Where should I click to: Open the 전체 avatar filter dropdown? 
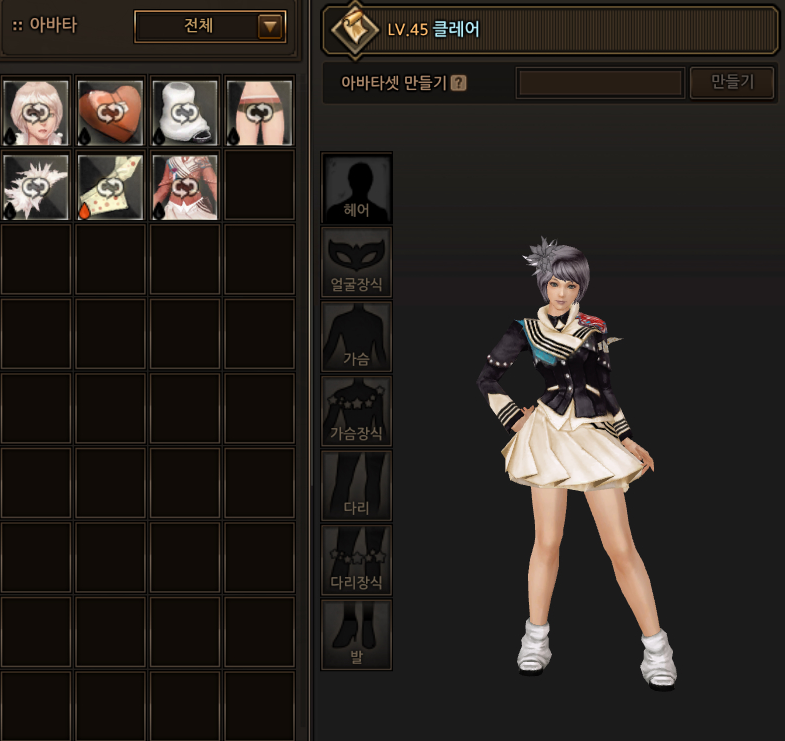coord(210,27)
